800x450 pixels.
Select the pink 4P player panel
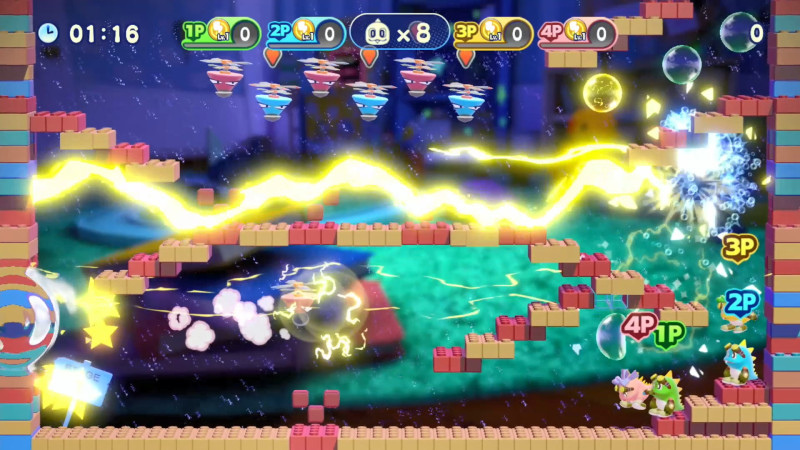click(x=576, y=33)
